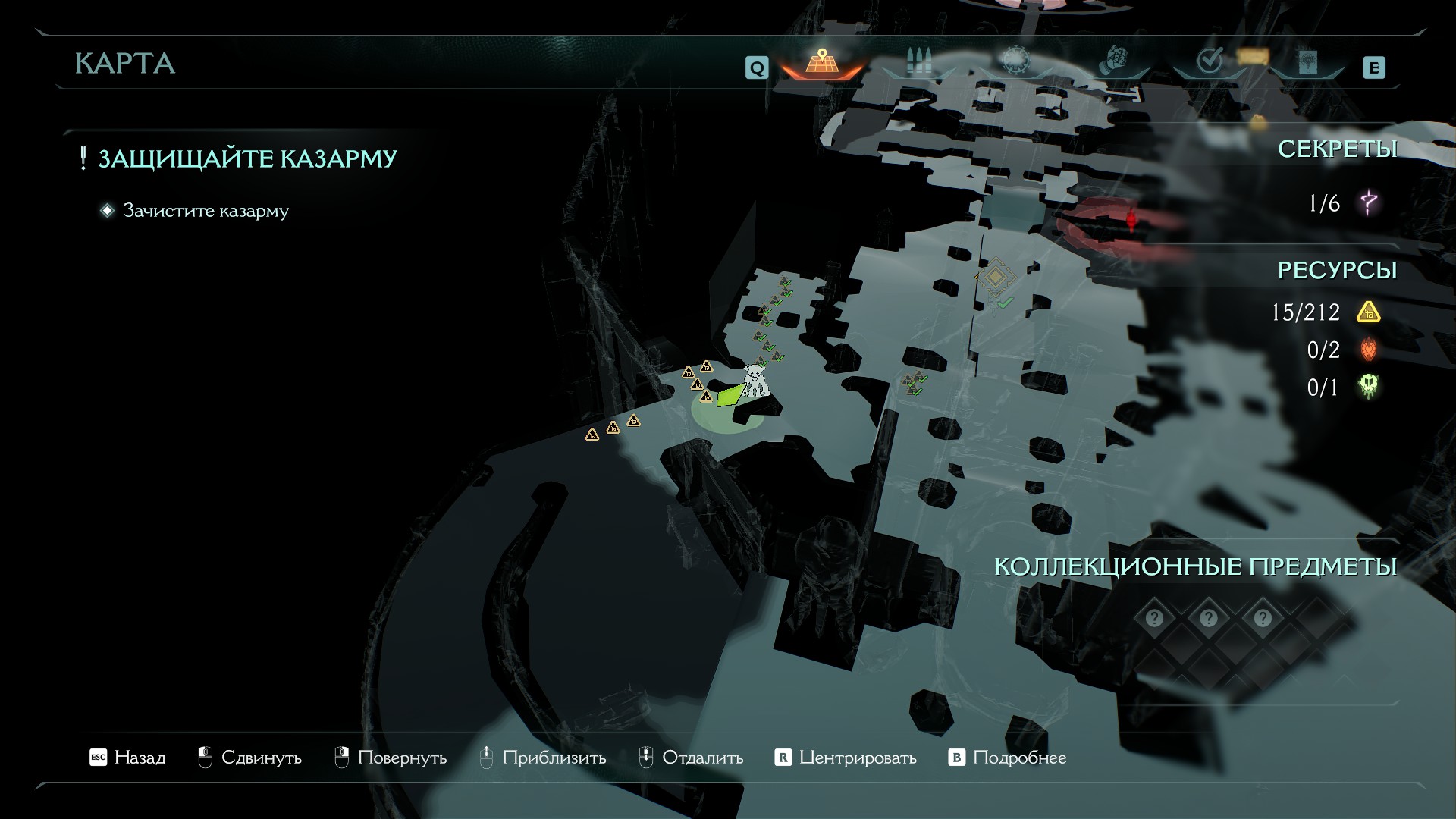
Task: Switch to the gauntlet fist tab
Action: click(1113, 61)
